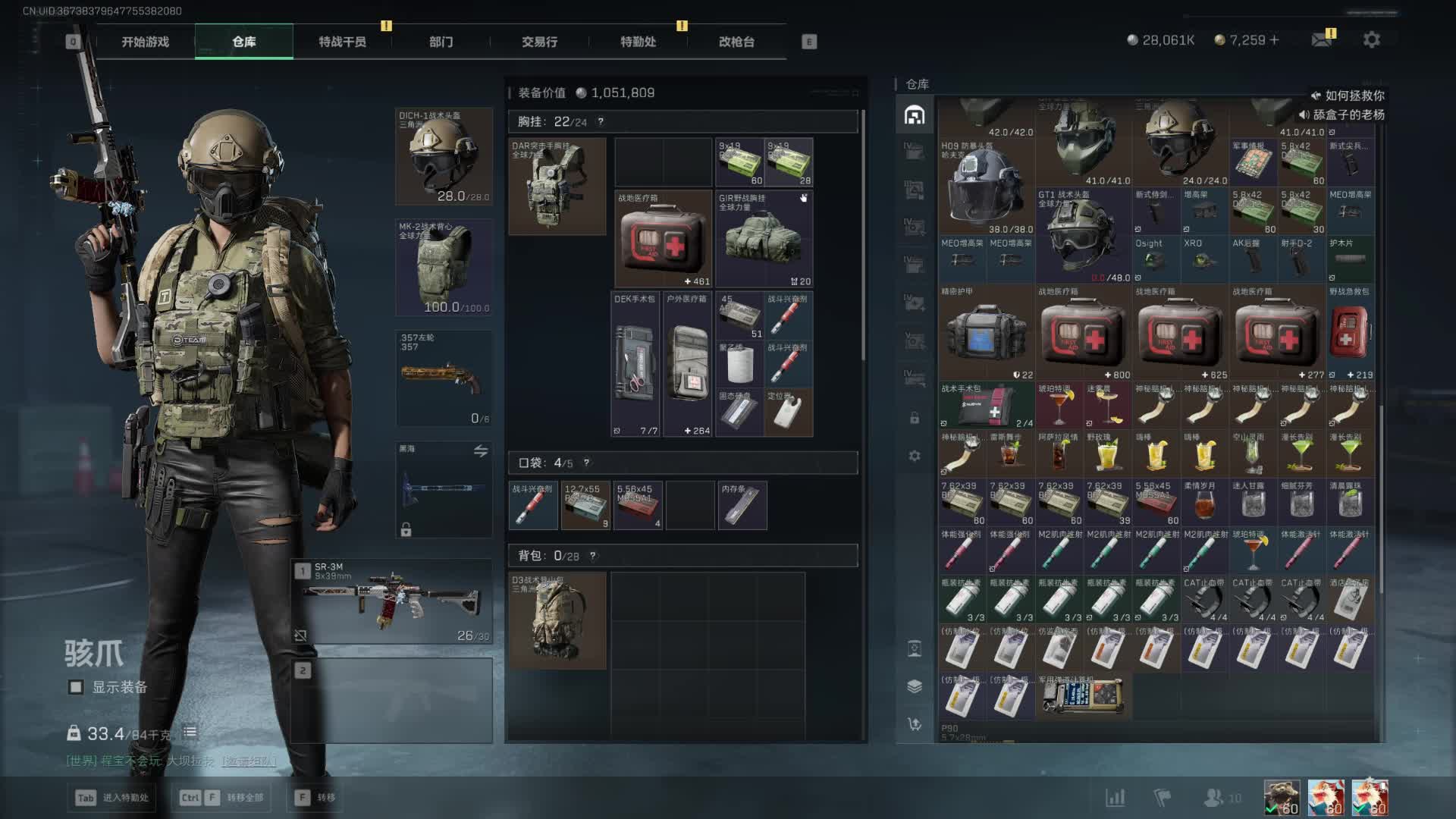Select the MK-2 armor vest slot
1456x819 pixels.
tap(444, 268)
